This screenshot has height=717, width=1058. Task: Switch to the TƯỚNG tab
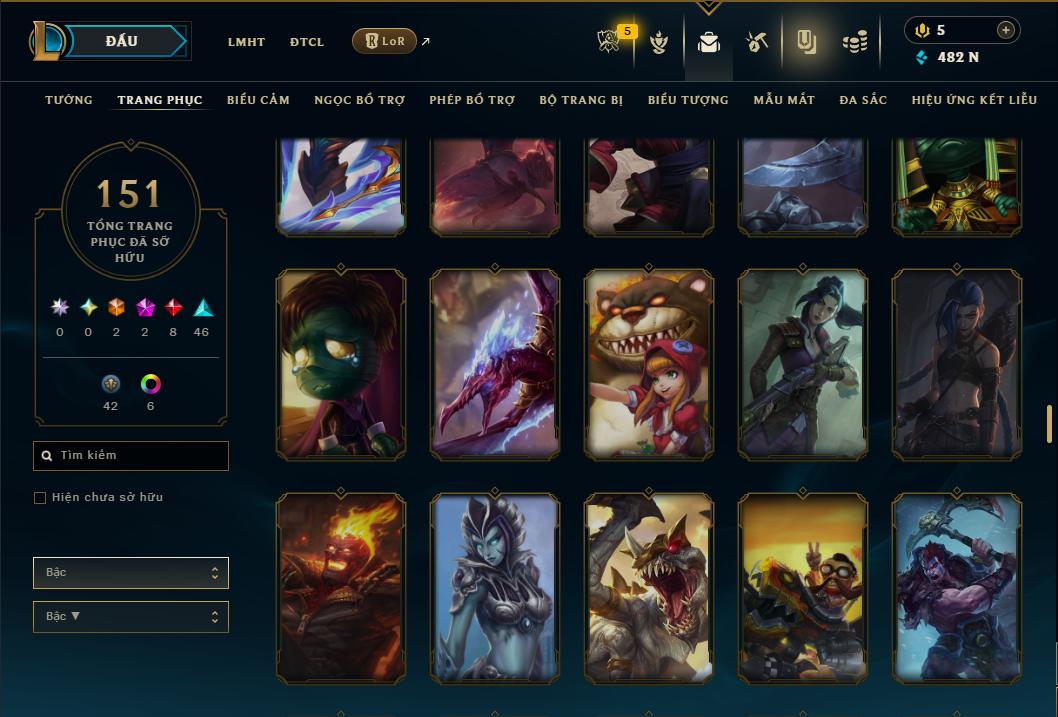[x=69, y=100]
